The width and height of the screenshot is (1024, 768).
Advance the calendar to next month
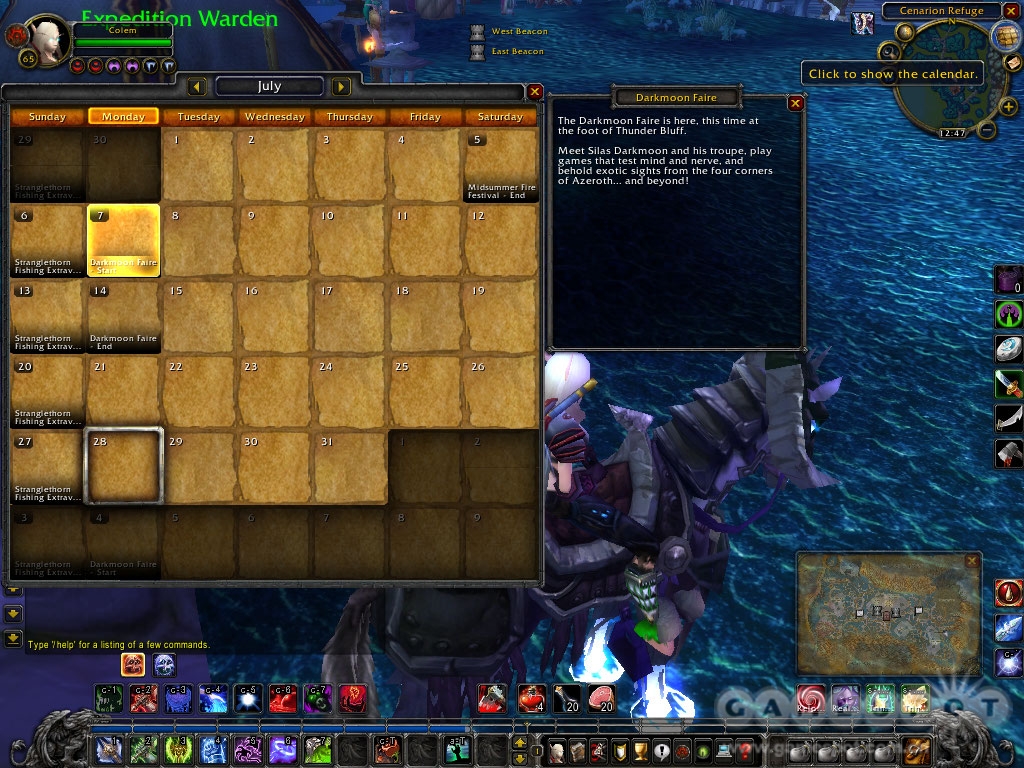(341, 87)
